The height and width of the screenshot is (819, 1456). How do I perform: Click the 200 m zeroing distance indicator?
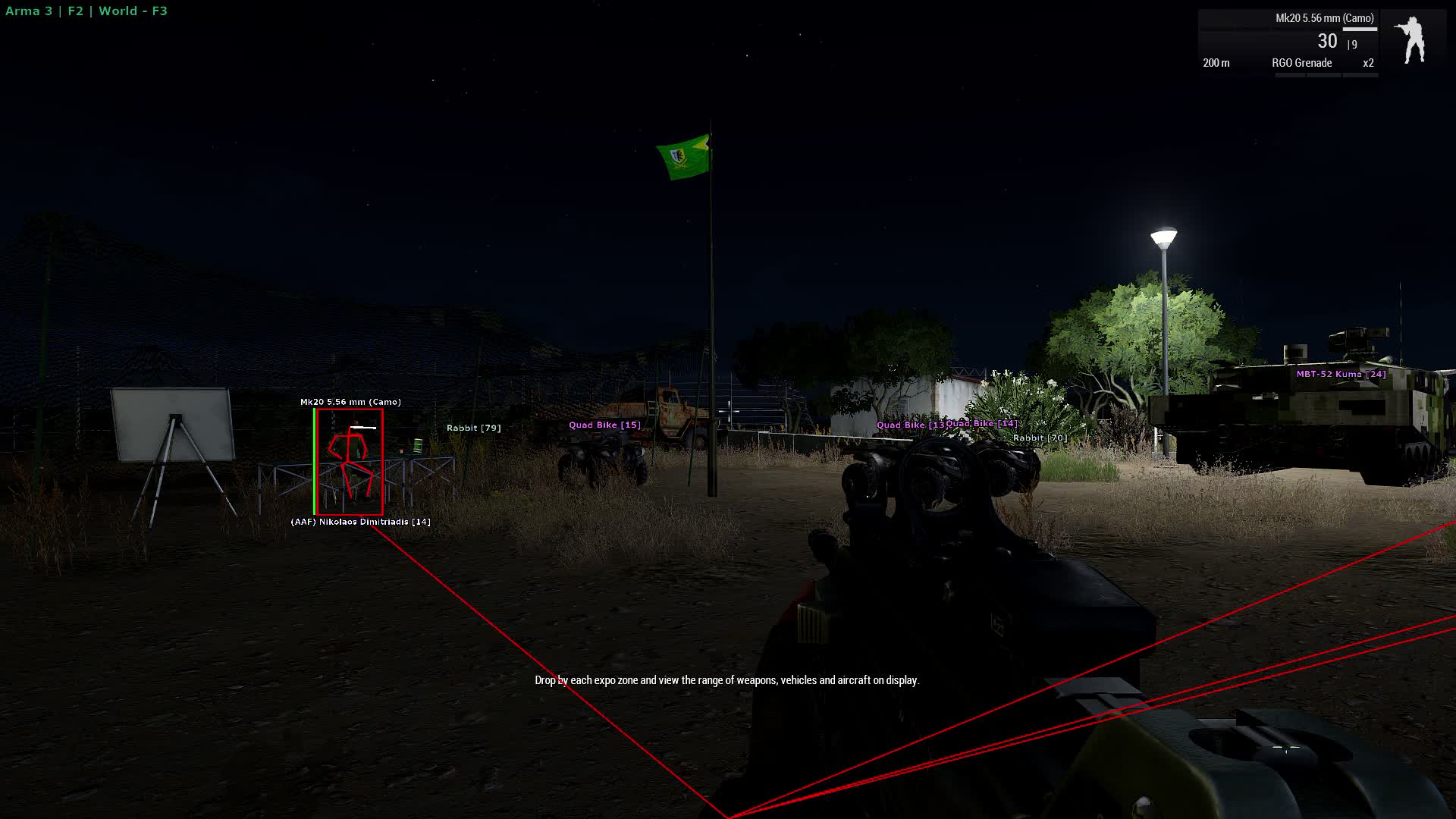click(1217, 64)
